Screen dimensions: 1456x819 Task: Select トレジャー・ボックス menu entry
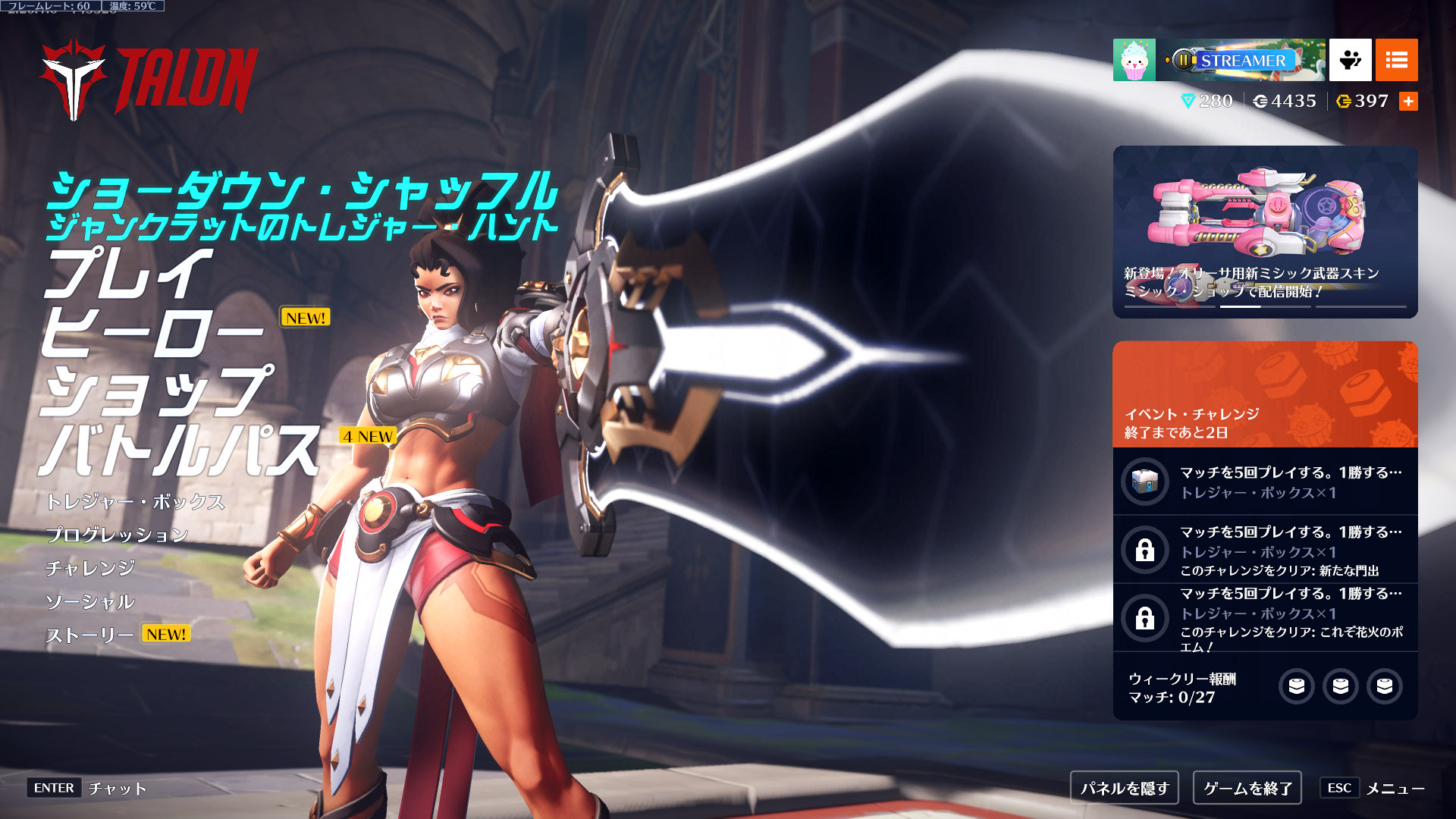(x=135, y=502)
